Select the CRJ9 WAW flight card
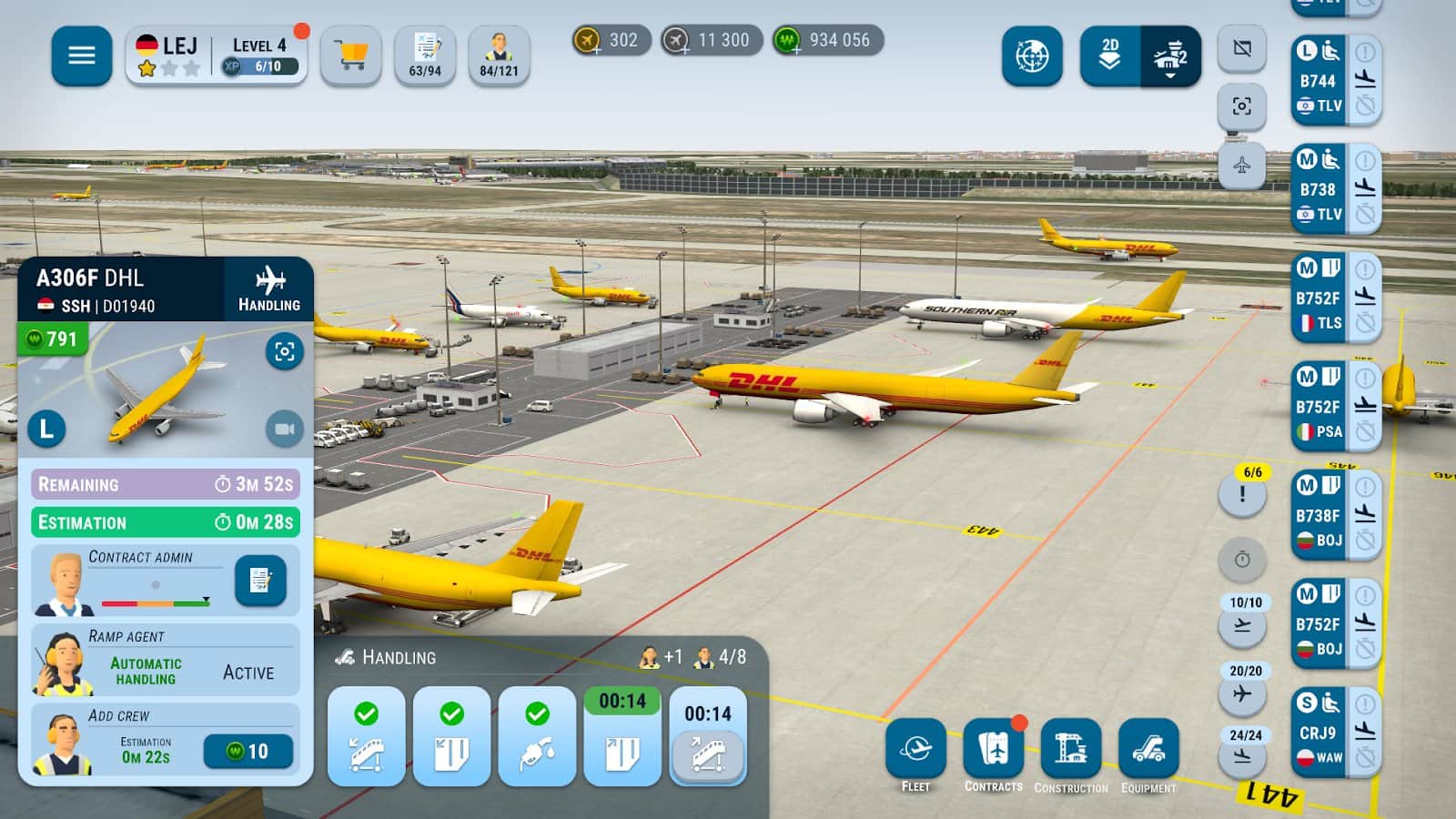The height and width of the screenshot is (819, 1456). [1319, 733]
